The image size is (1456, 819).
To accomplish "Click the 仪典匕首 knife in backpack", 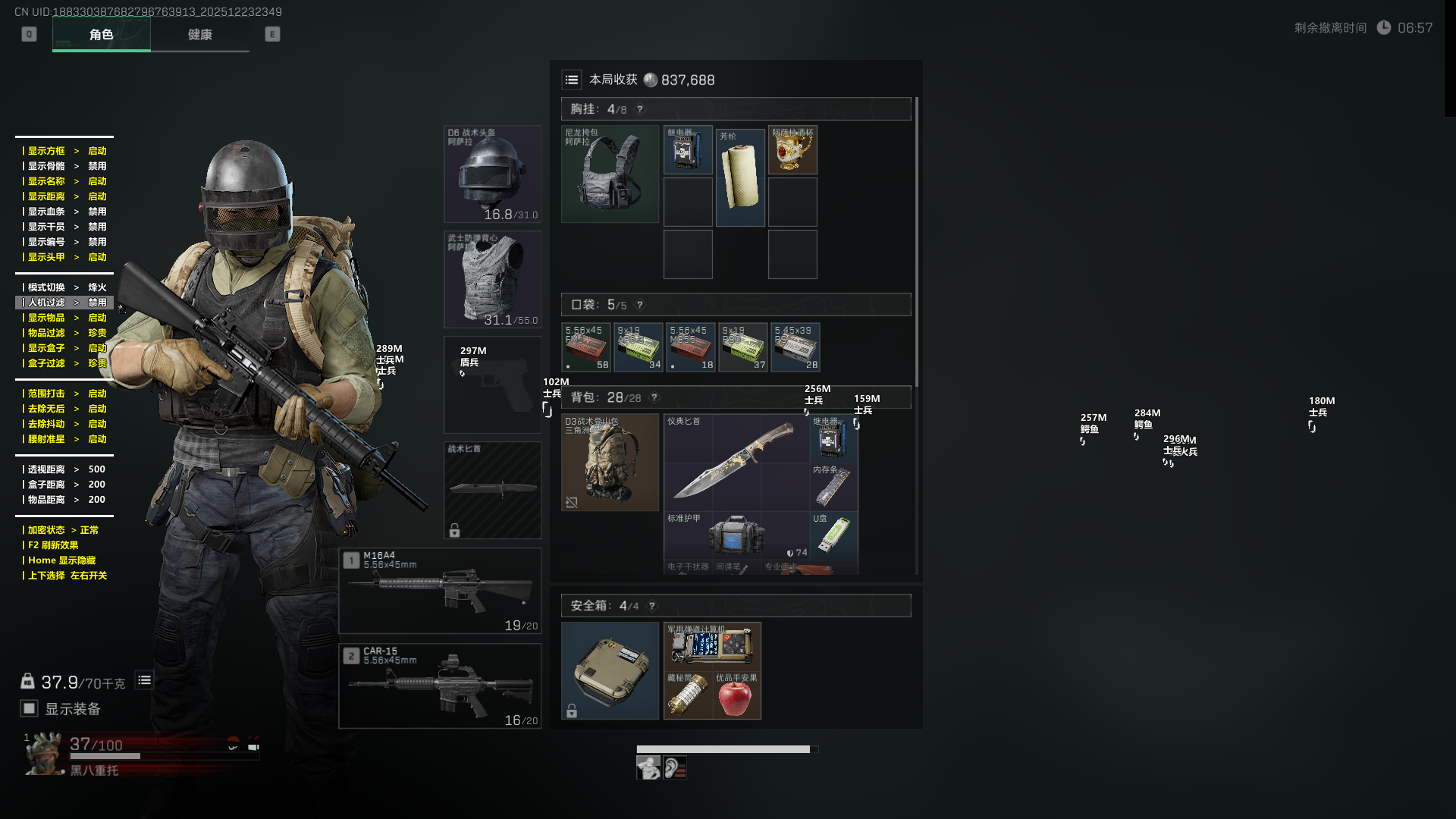I will point(736,461).
